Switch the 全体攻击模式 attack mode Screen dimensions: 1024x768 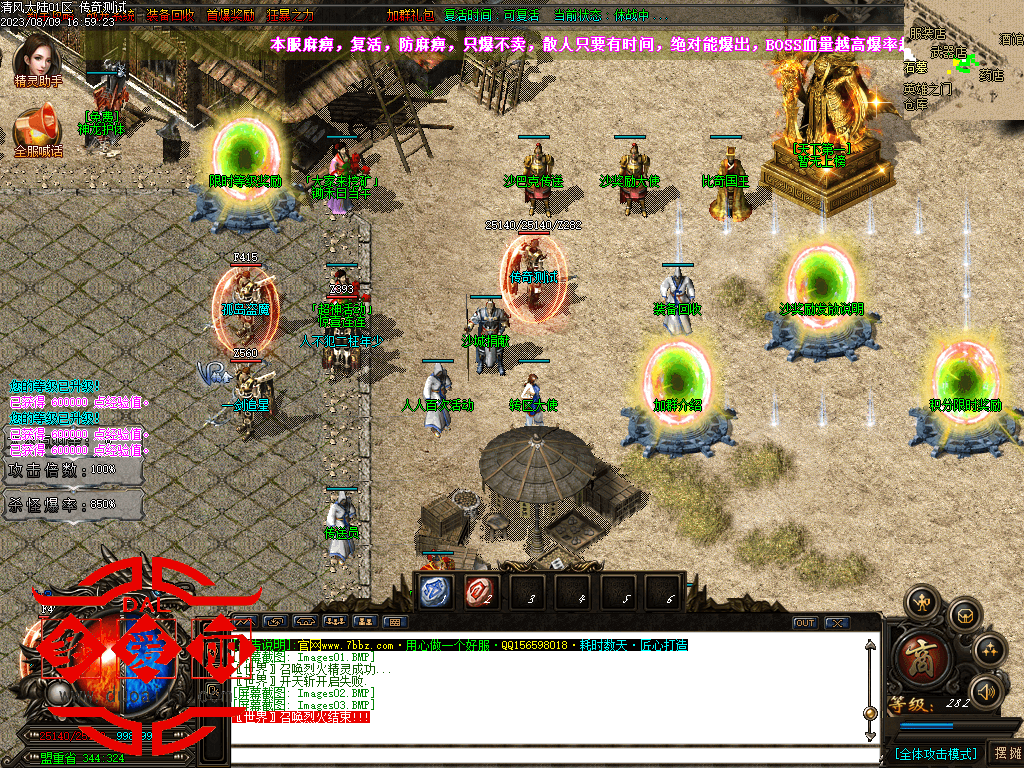934,753
